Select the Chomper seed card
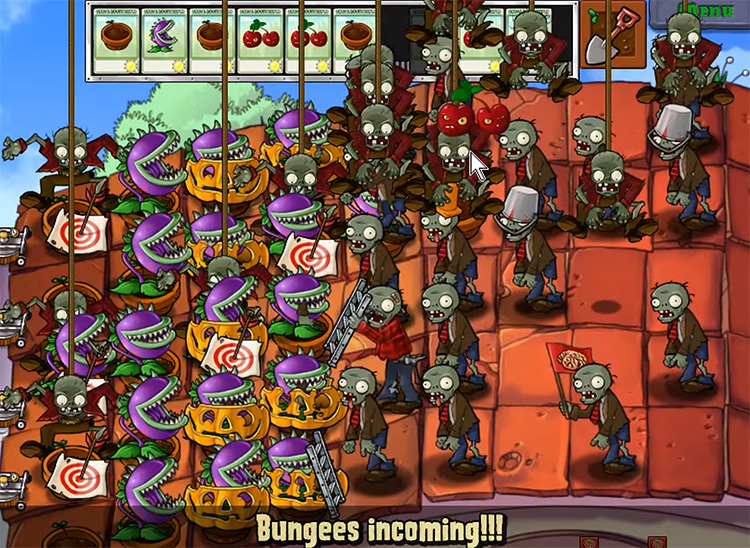The height and width of the screenshot is (548, 750). pyautogui.click(x=164, y=40)
